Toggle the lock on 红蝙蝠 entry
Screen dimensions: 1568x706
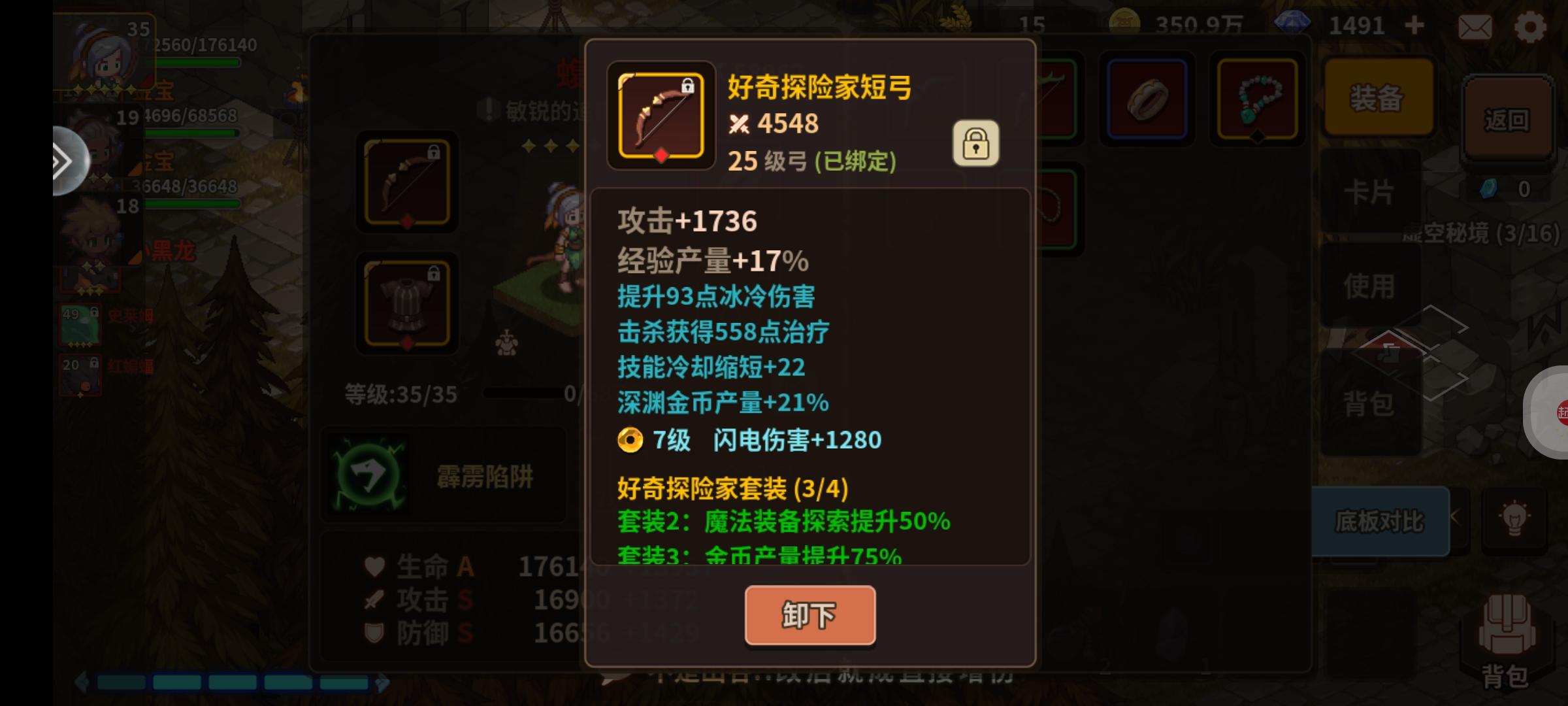tap(94, 363)
